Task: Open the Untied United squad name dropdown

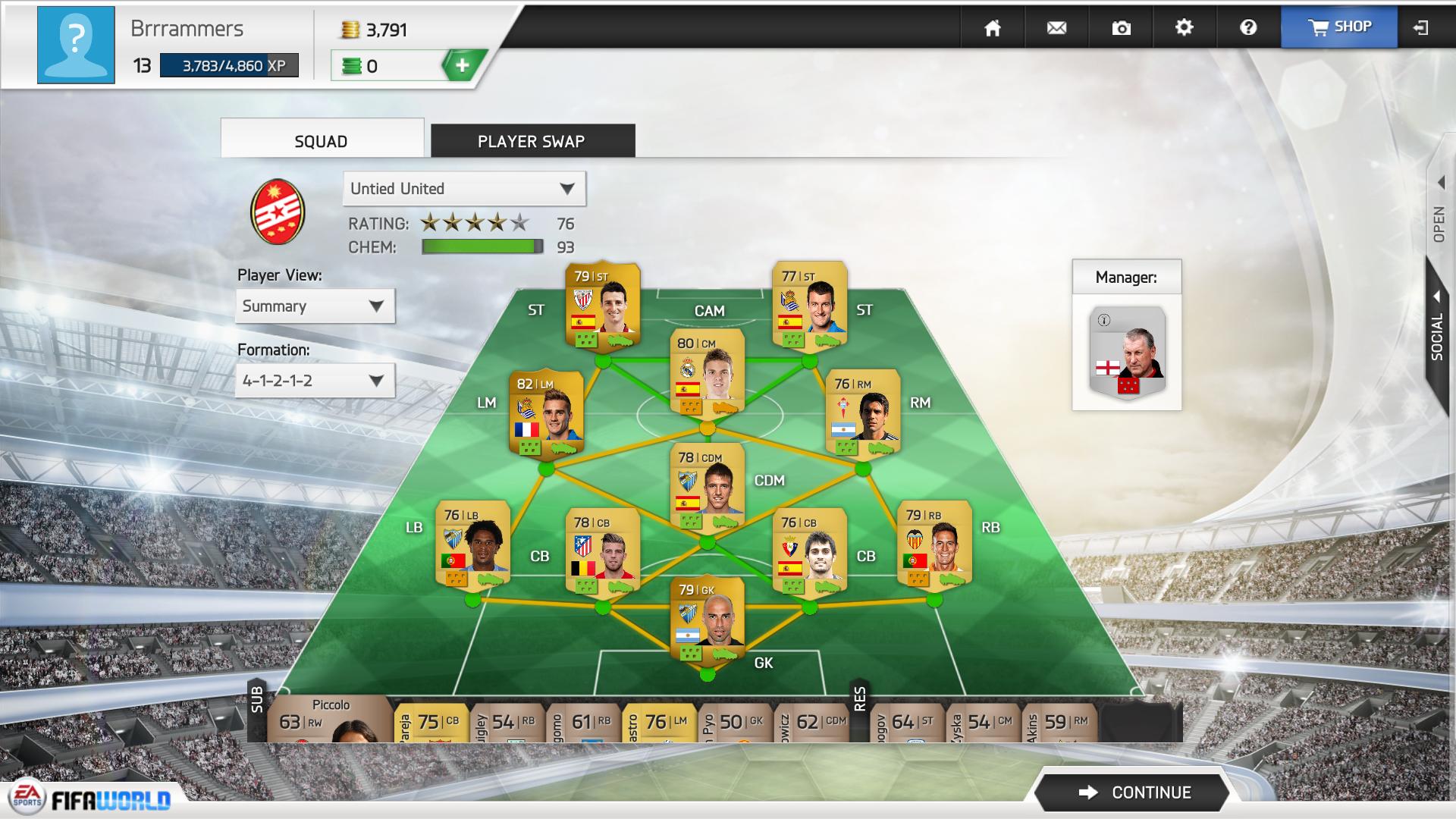Action: 463,188
